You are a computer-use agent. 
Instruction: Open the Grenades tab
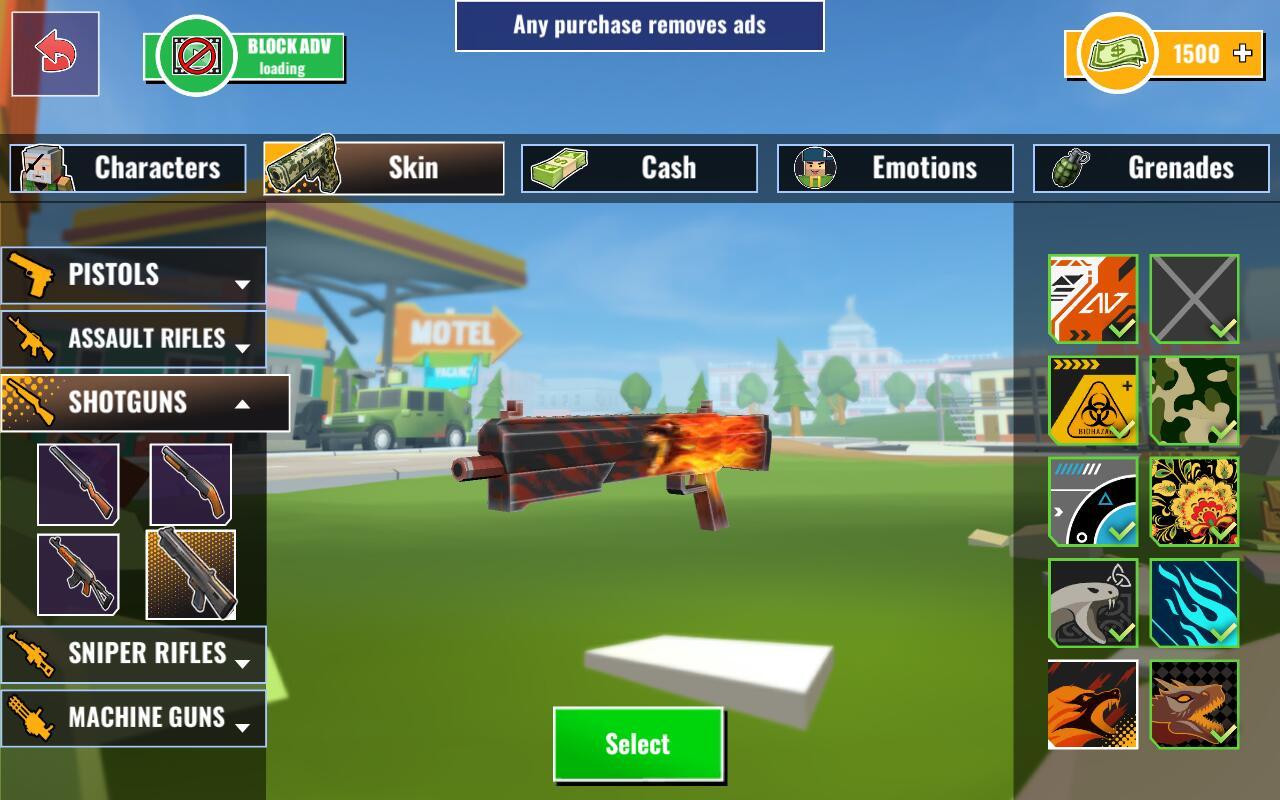tap(1151, 168)
